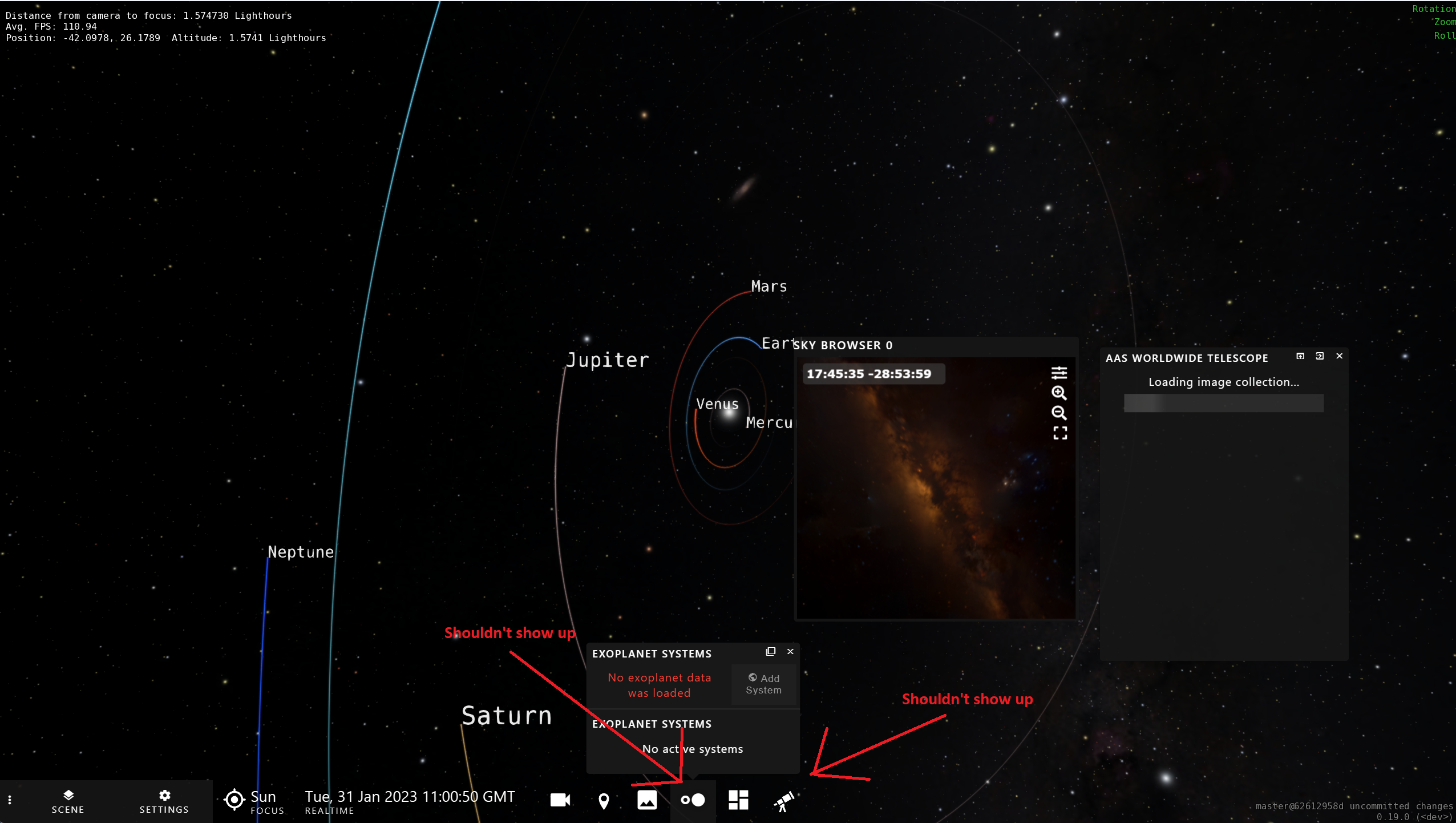Open the WorldWide Telescope layout panel

coord(737,800)
